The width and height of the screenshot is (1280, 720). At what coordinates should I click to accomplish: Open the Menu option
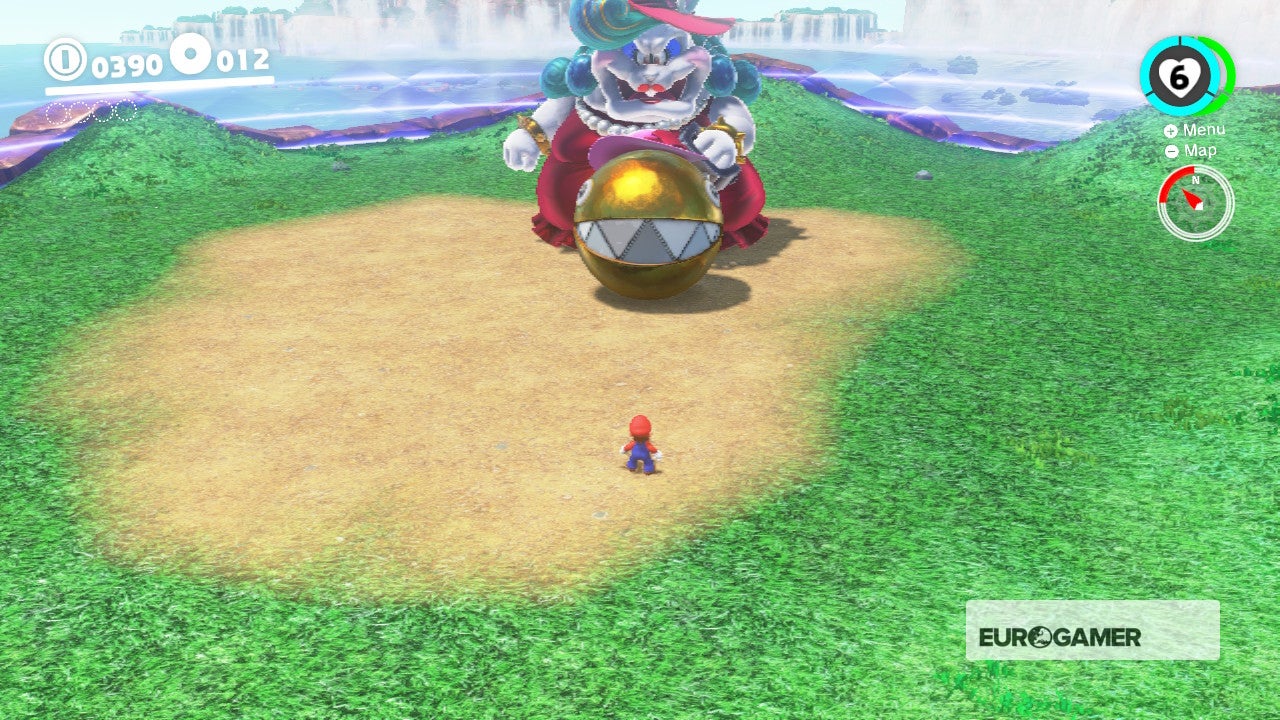(x=1203, y=130)
